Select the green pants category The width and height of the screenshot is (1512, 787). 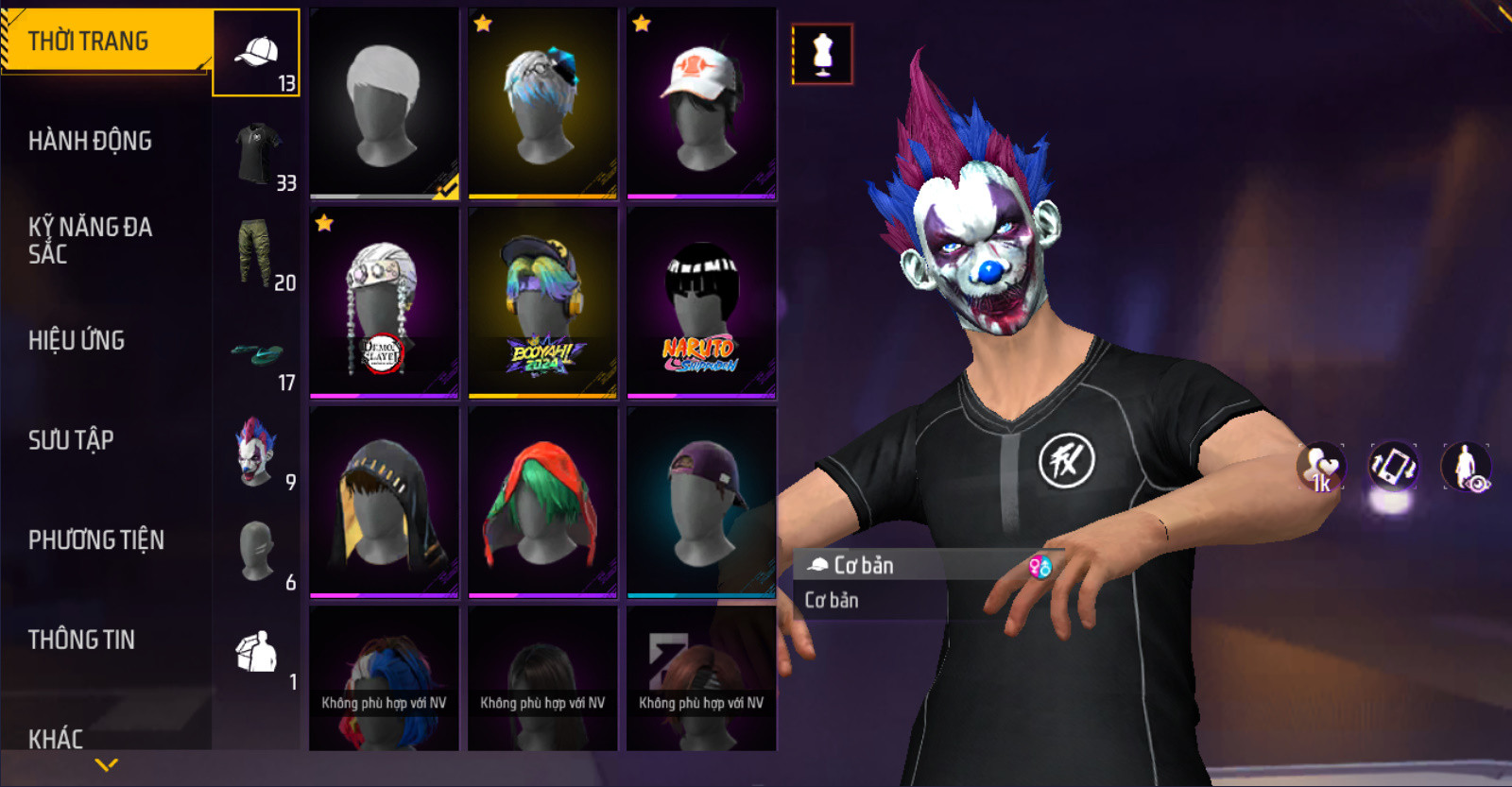[x=256, y=253]
